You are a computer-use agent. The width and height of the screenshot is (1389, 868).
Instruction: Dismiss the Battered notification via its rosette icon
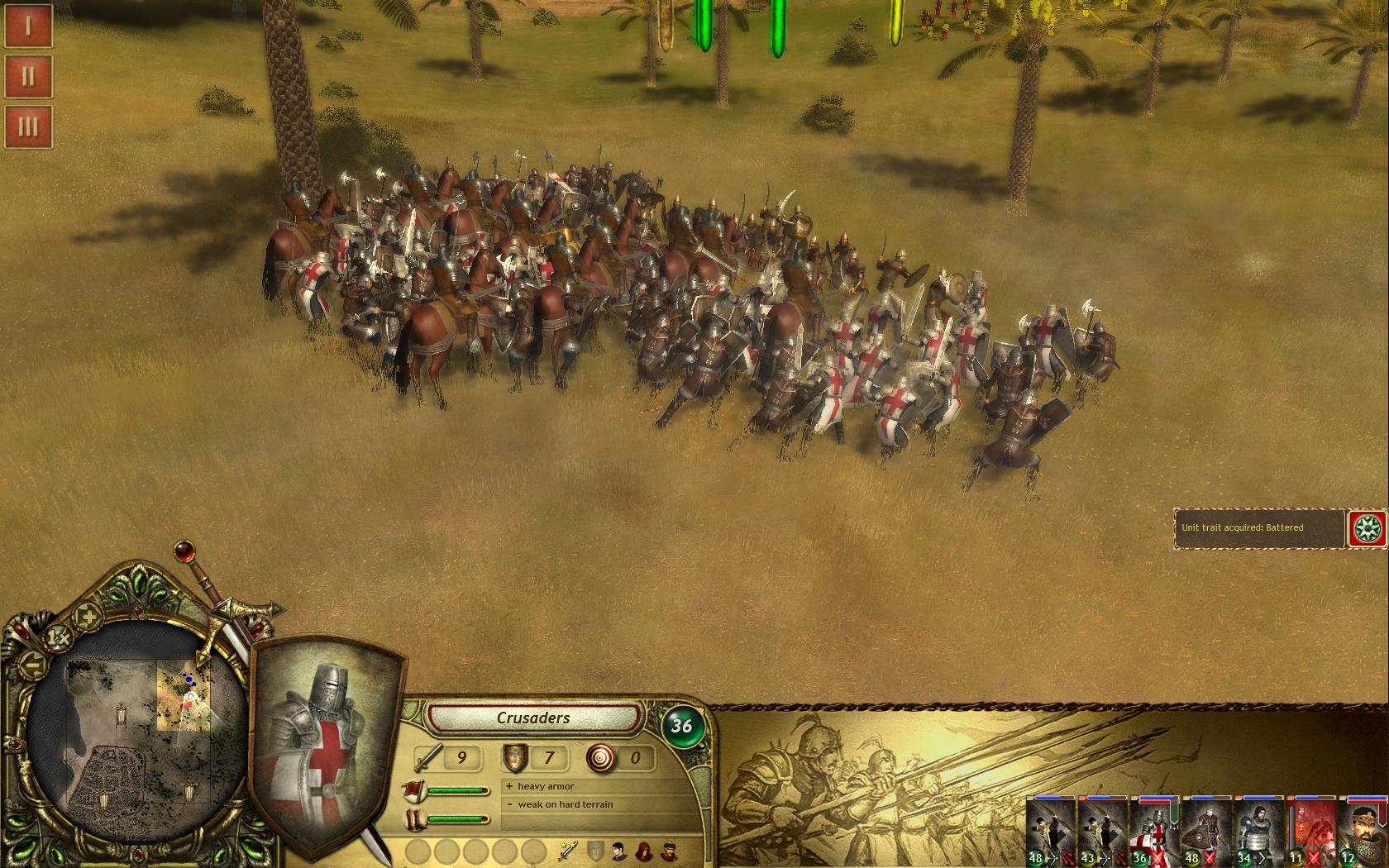(x=1369, y=527)
